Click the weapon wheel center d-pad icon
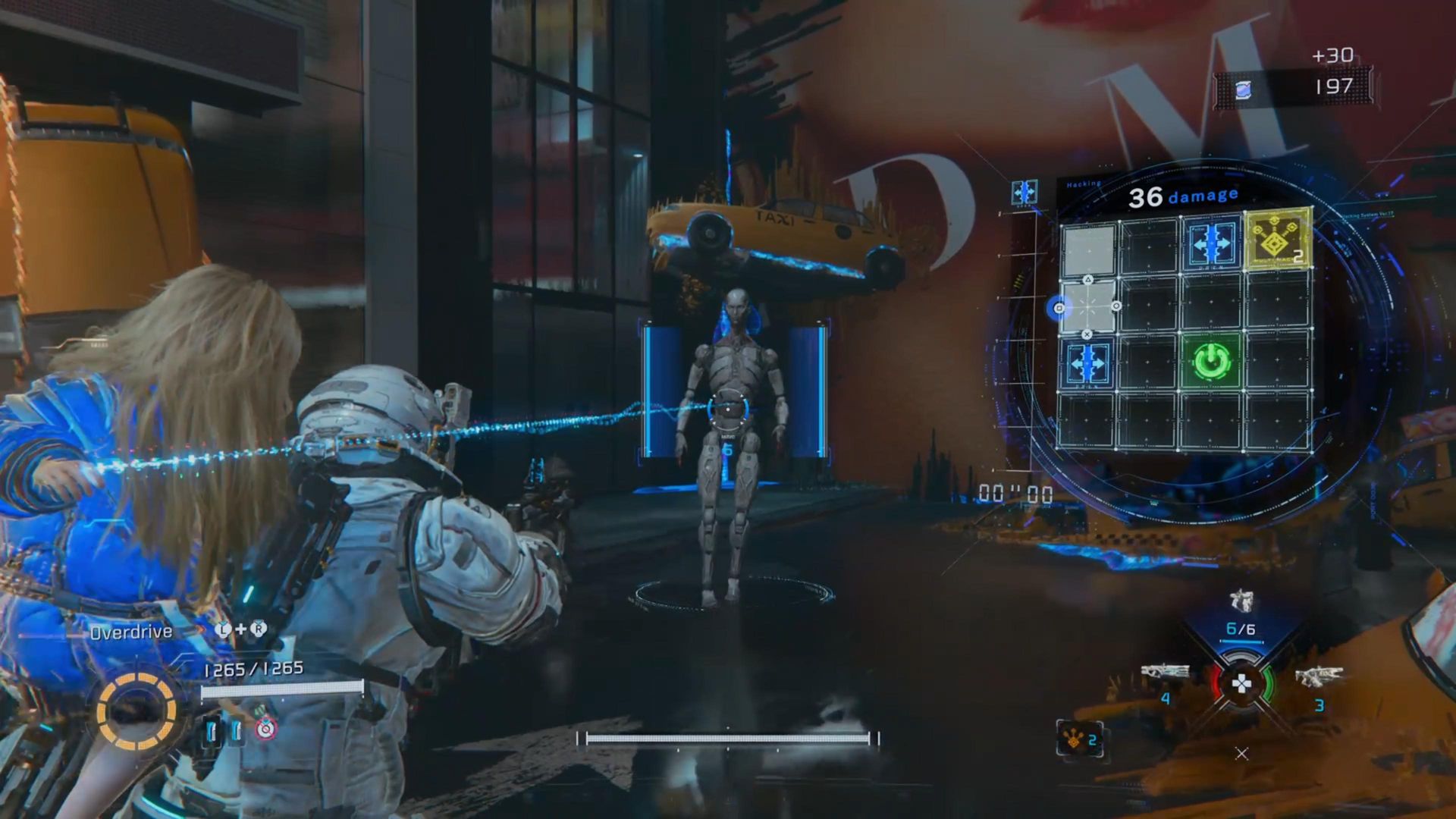The image size is (1456, 819). click(x=1241, y=685)
